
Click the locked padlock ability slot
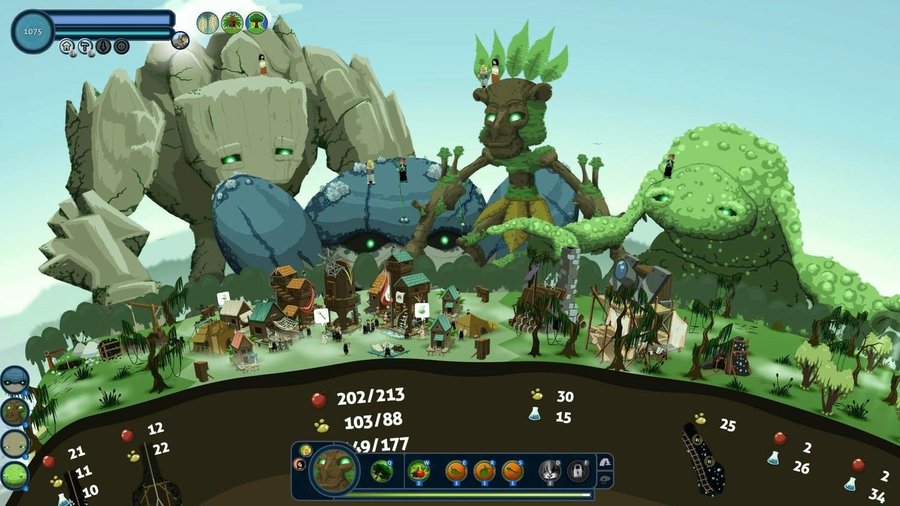point(578,470)
